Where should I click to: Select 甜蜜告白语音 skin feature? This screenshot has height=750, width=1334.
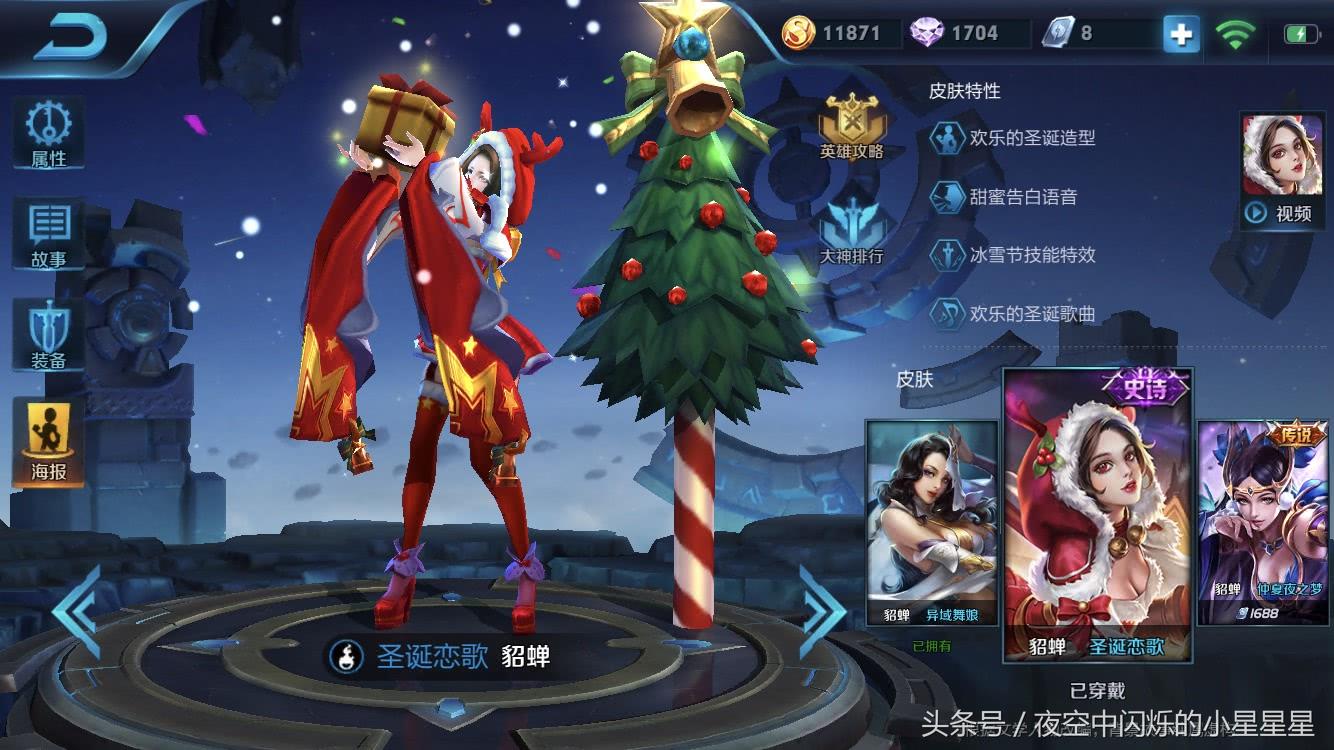1006,197
